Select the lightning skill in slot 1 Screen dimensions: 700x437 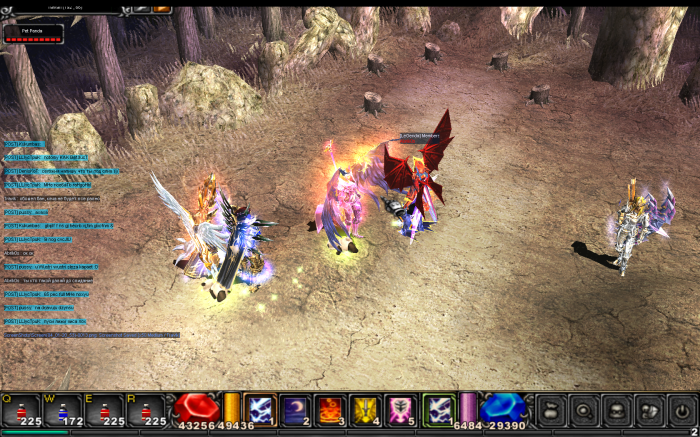pos(261,410)
